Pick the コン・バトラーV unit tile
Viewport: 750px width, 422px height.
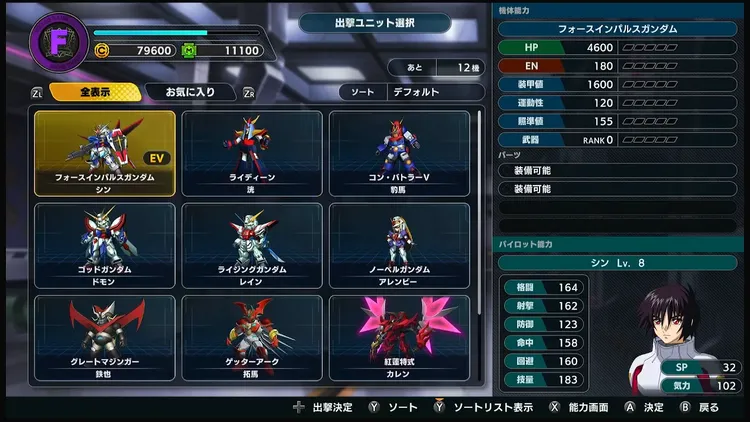click(x=399, y=152)
